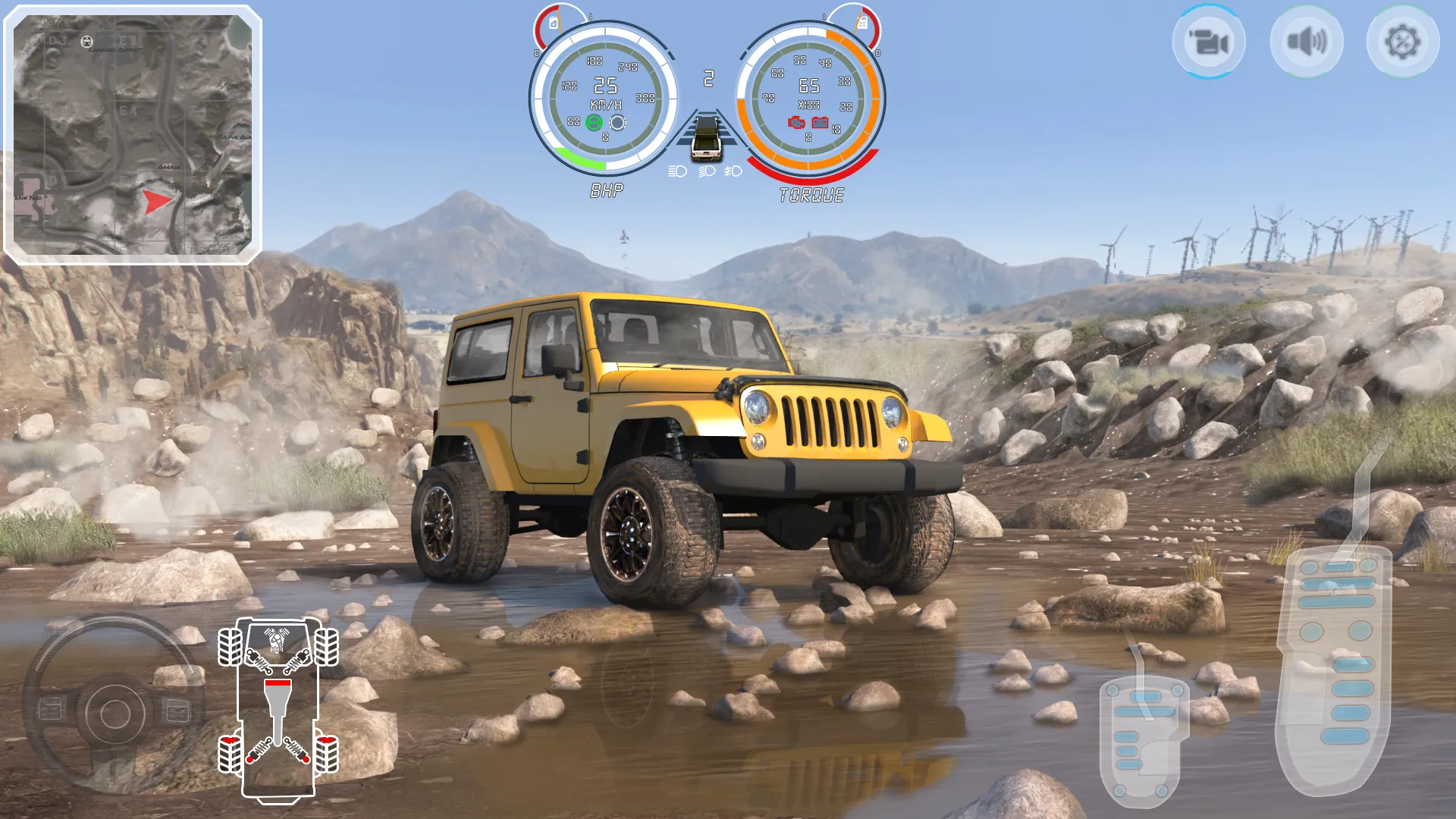This screenshot has width=1456, height=819.
Task: Toggle the headlight circle indicator near ABS
Action: point(618,123)
